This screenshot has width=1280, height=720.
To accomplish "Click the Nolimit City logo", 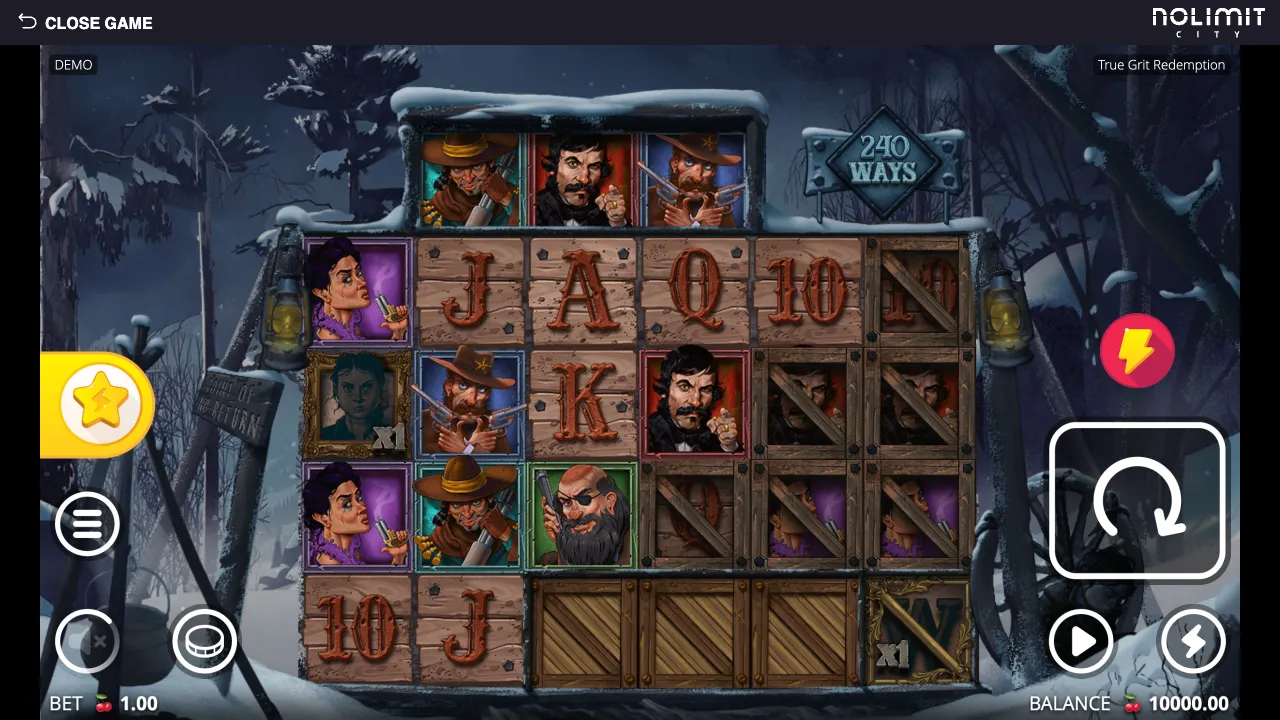I will pyautogui.click(x=1208, y=22).
